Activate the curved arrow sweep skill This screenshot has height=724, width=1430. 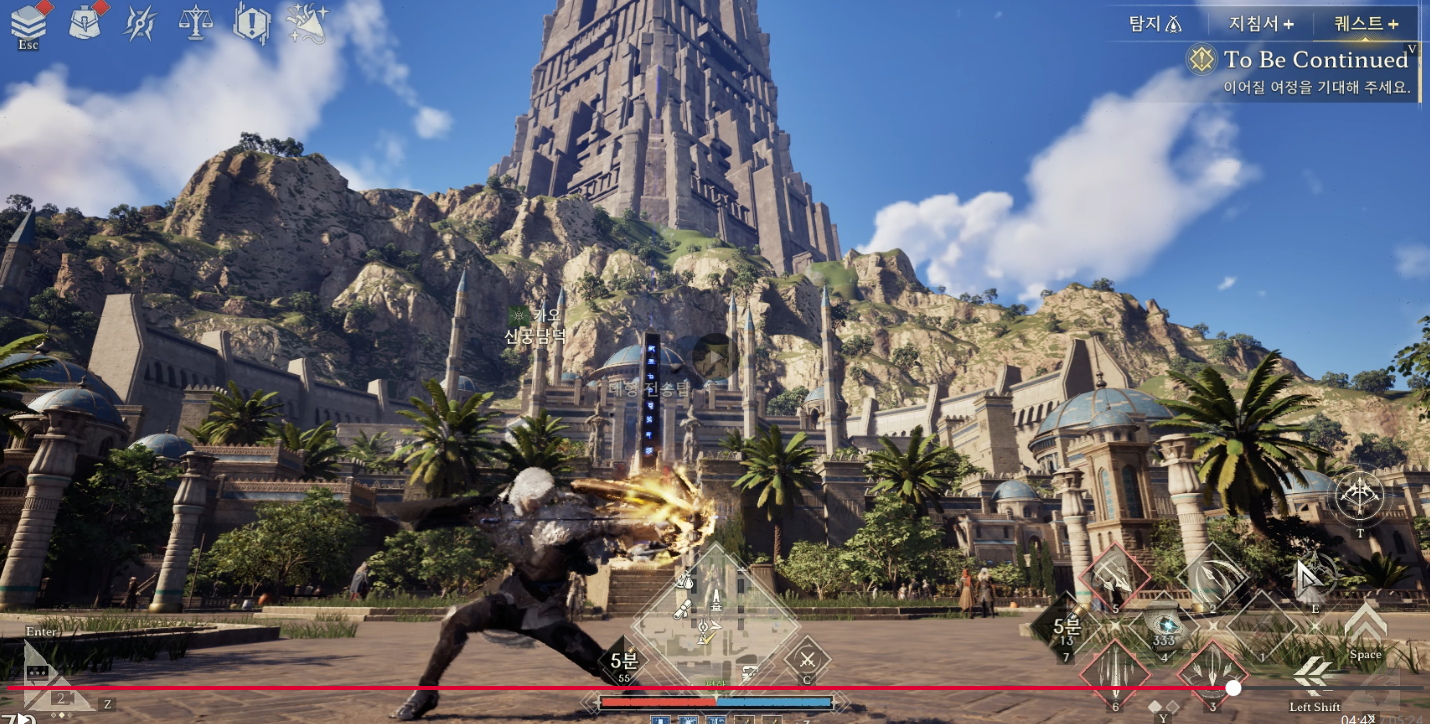(1212, 577)
